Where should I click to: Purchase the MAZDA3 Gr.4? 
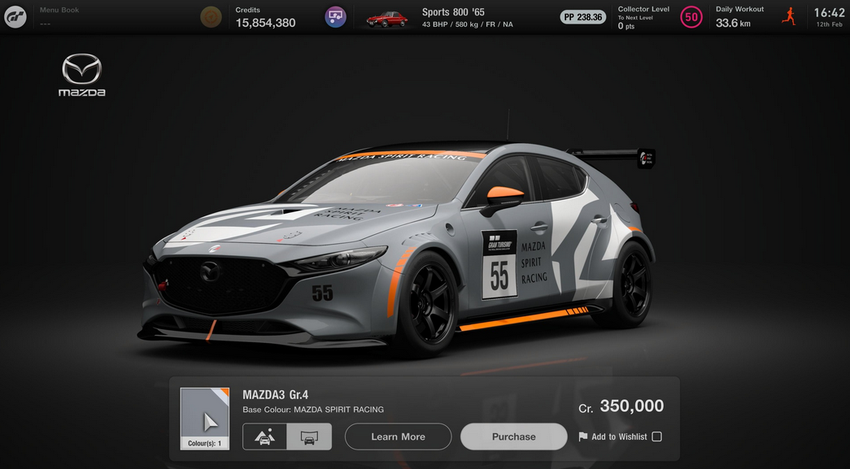pos(514,437)
